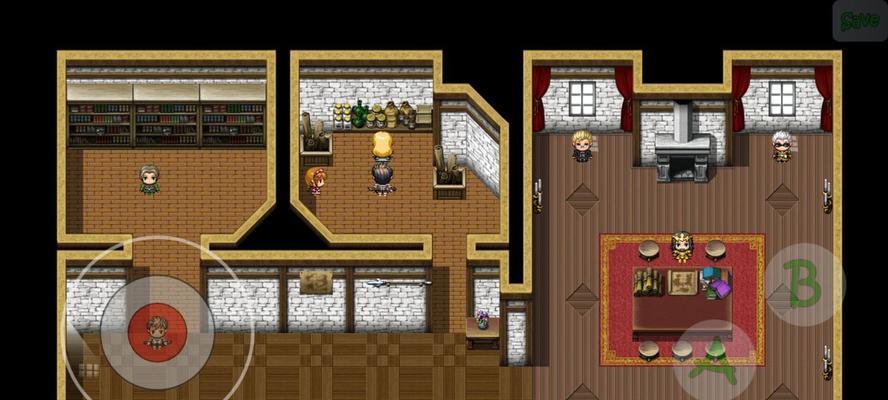
Task: Tap the green B action button
Action: tap(804, 284)
